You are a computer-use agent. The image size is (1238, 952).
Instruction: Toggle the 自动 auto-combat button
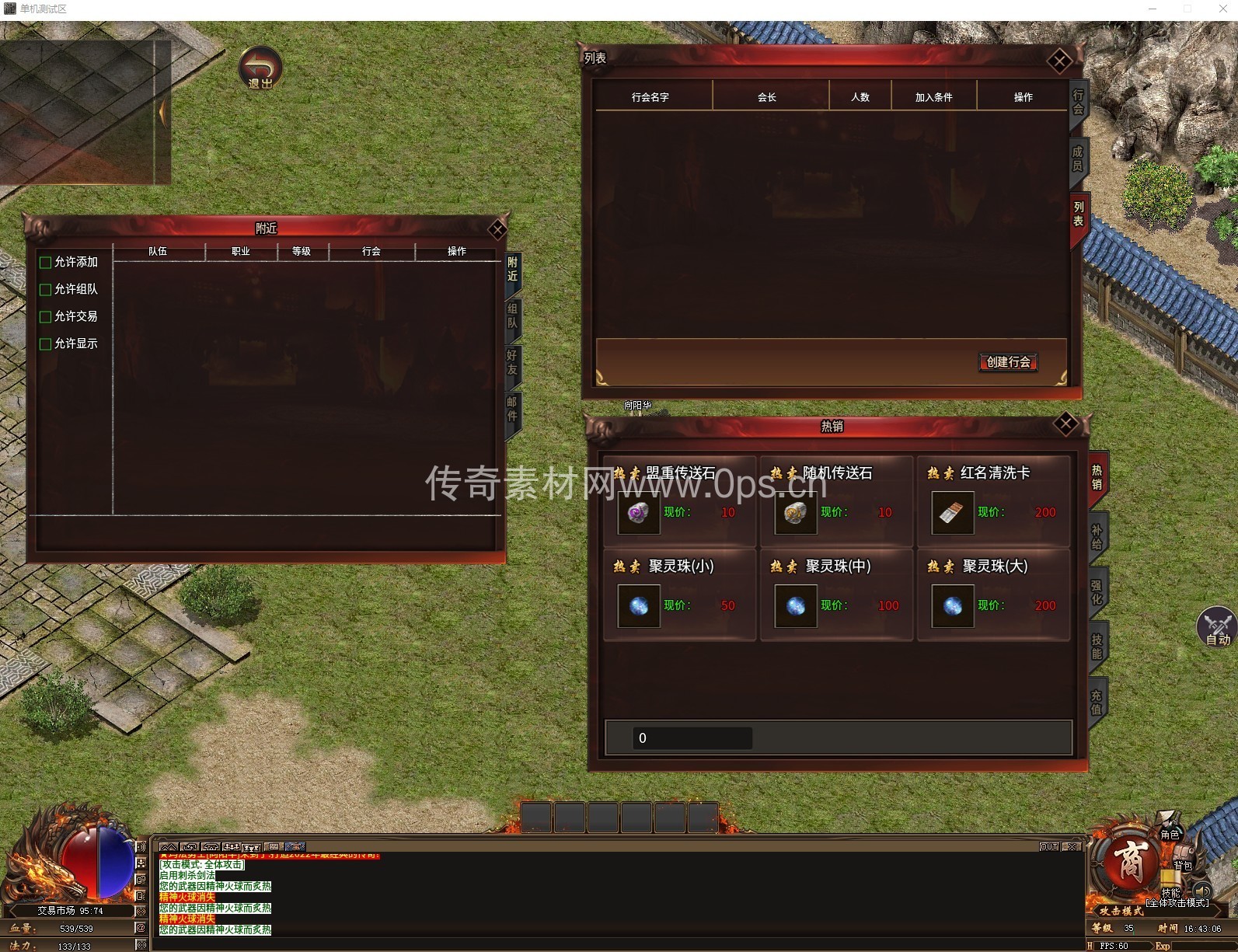pyautogui.click(x=1216, y=626)
